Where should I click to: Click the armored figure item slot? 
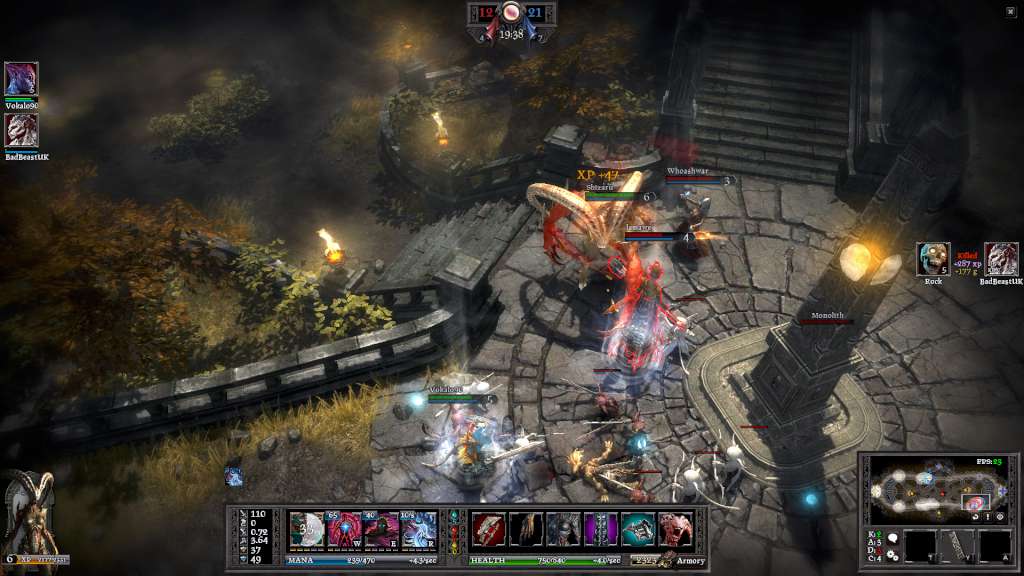click(x=563, y=529)
